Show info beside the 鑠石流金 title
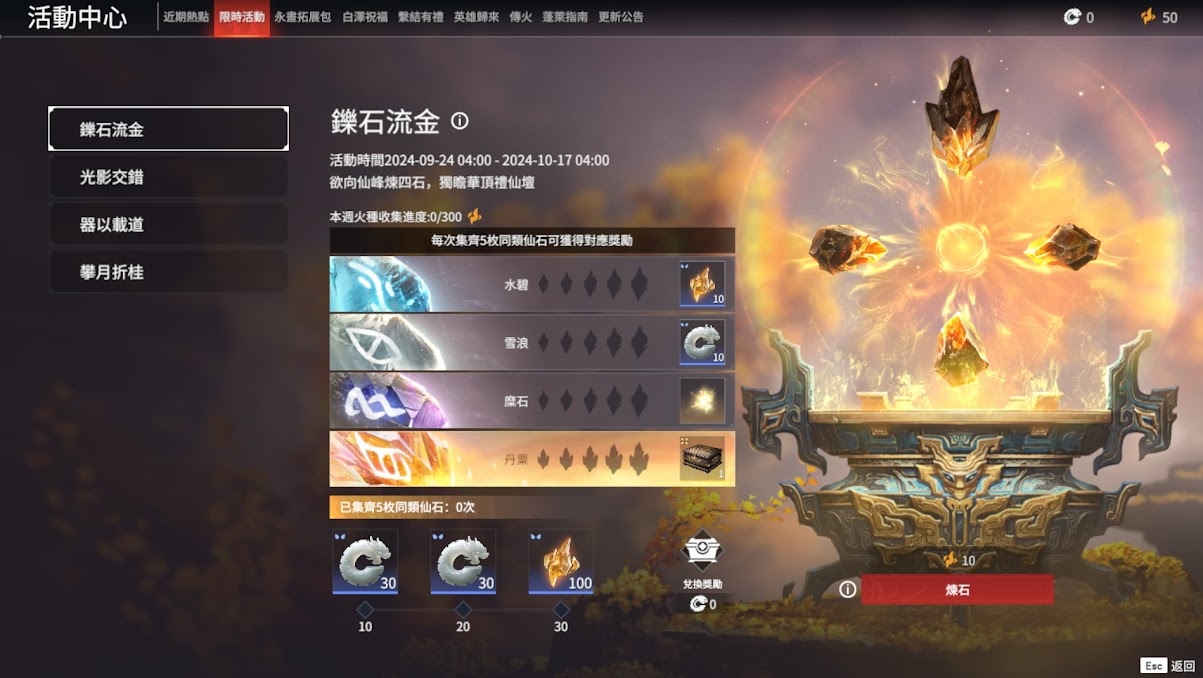 coord(460,121)
